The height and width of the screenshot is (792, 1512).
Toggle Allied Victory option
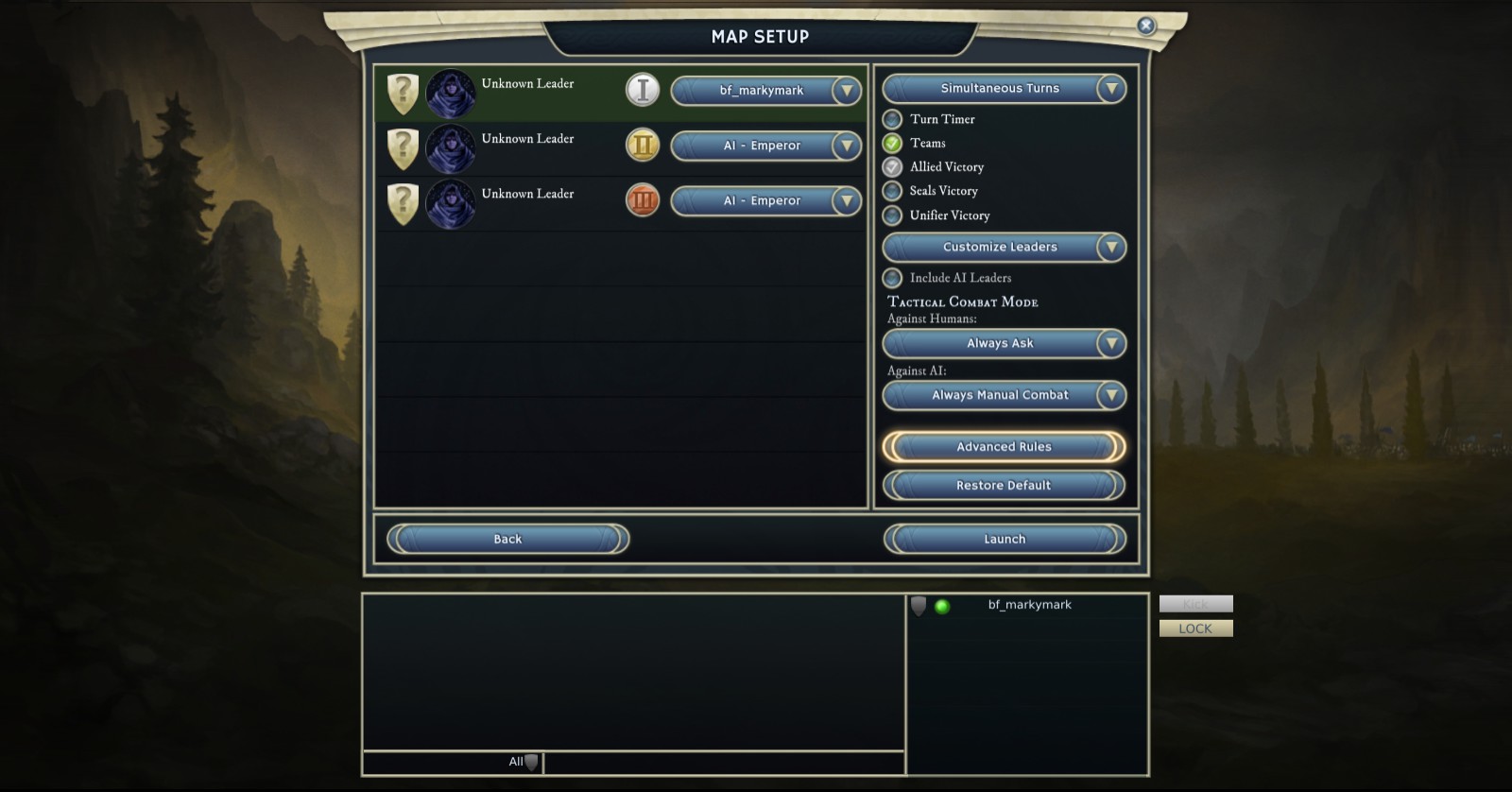(892, 167)
